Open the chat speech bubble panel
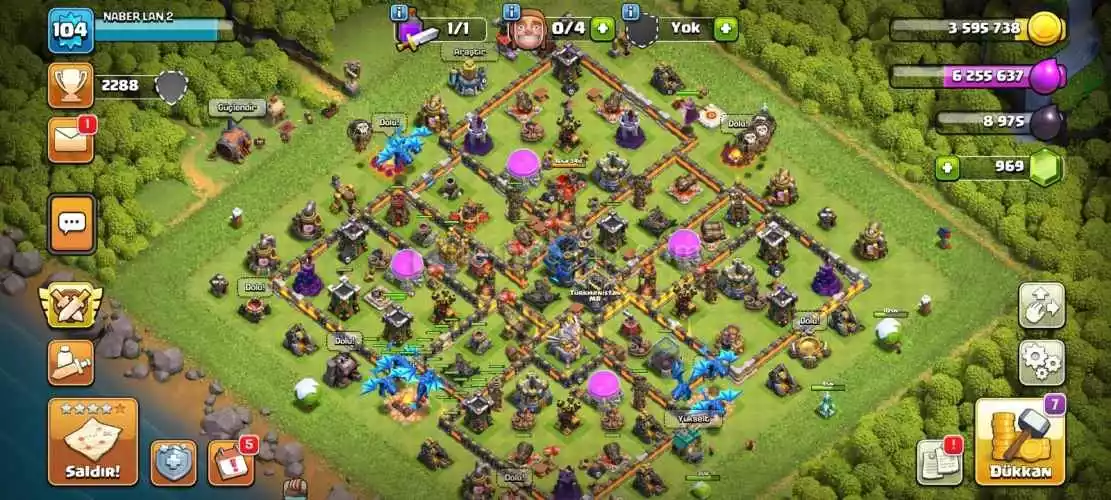Viewport: 1111px width, 500px height. point(71,222)
